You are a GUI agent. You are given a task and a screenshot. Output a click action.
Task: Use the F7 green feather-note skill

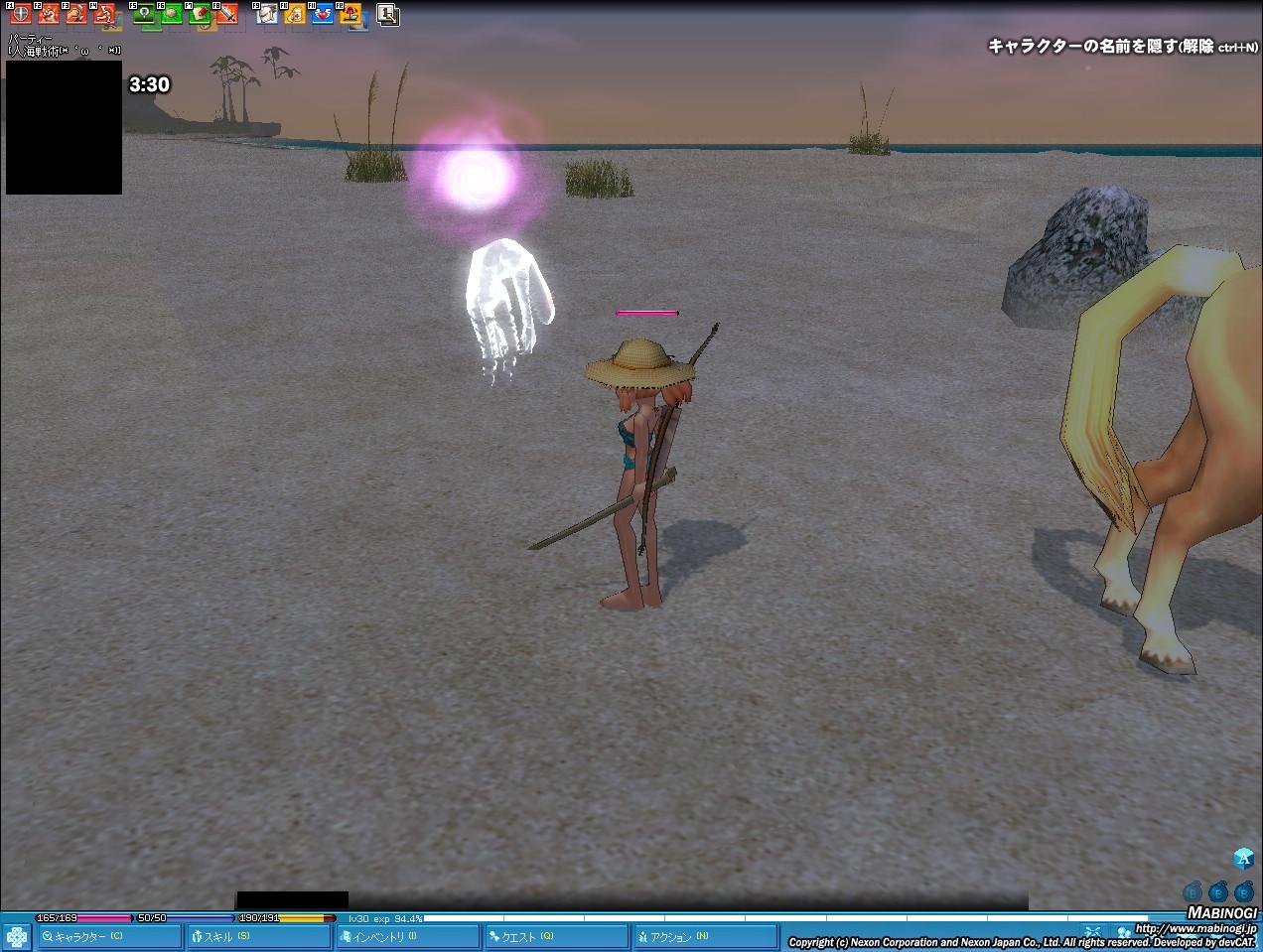point(200,14)
